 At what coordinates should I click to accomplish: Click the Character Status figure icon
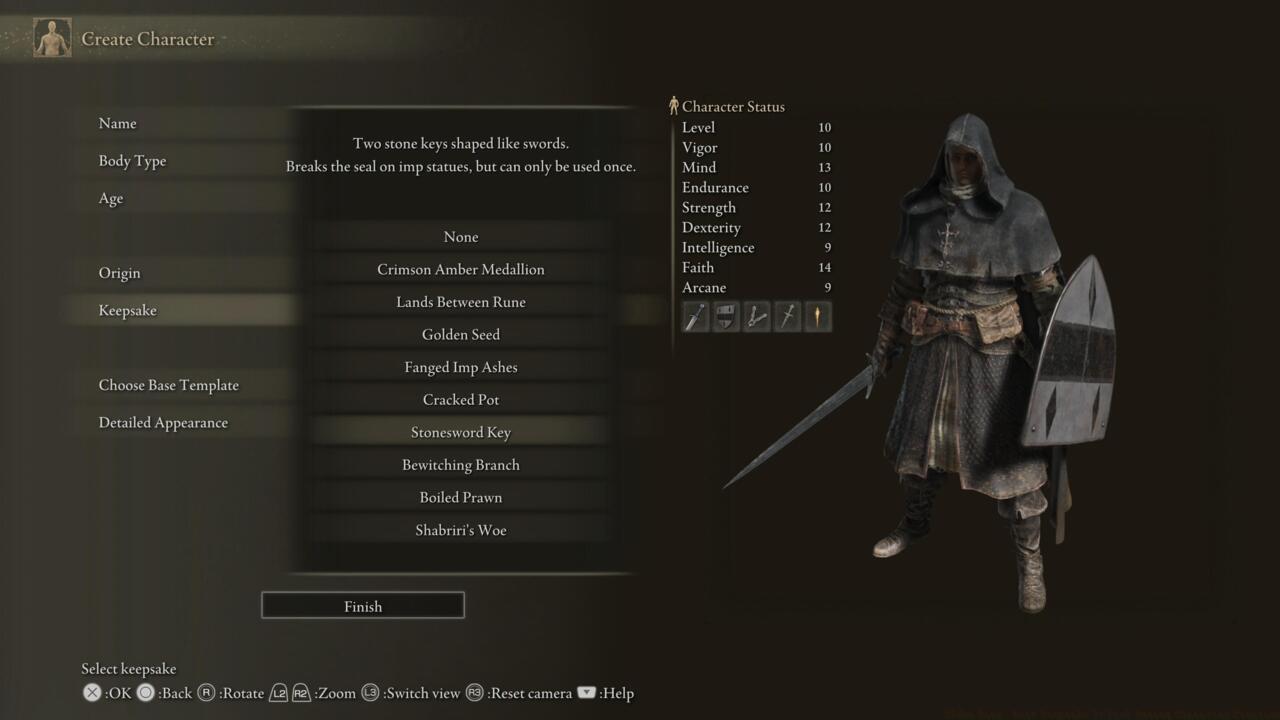pyautogui.click(x=676, y=104)
